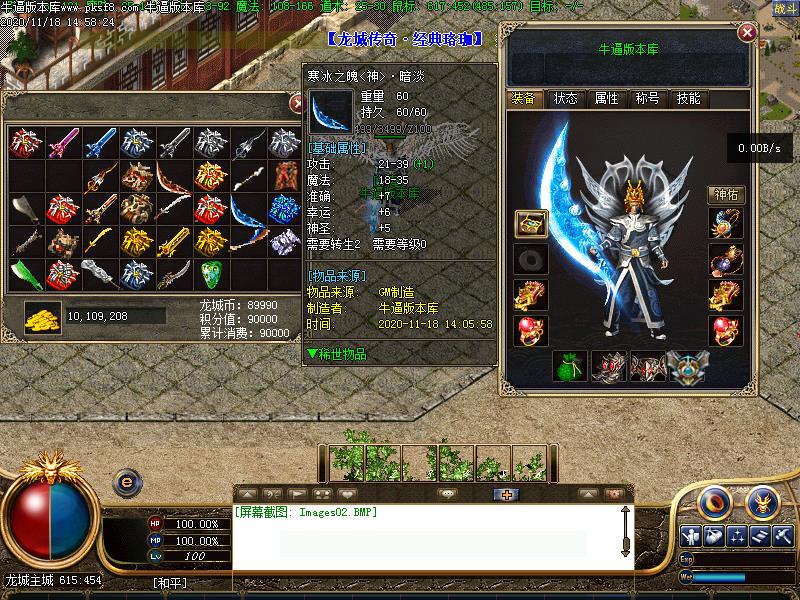Choose the golden greatsword in the bag
800x600 pixels.
click(x=172, y=241)
